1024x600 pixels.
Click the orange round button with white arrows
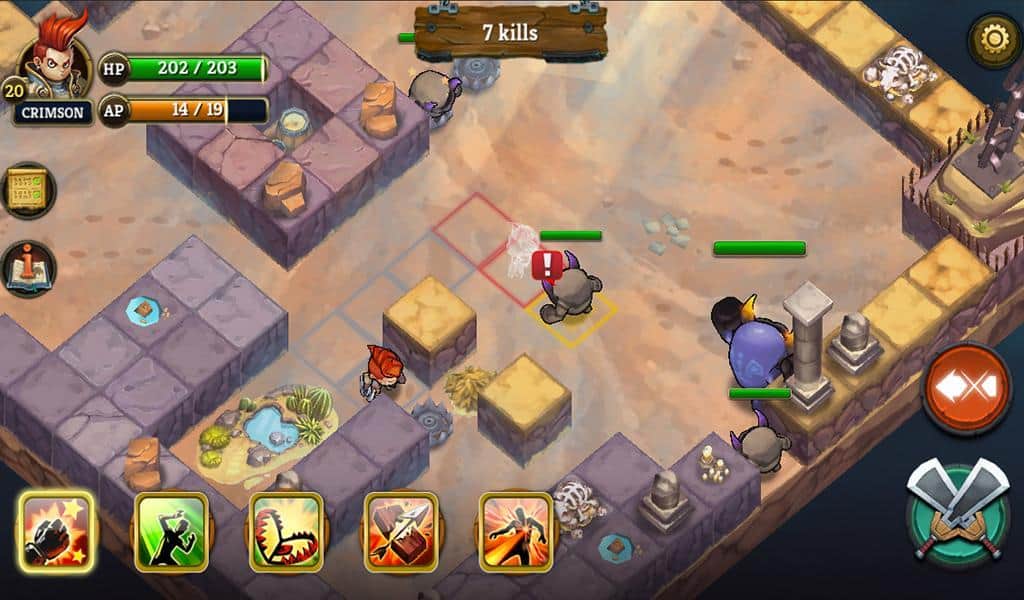(966, 386)
